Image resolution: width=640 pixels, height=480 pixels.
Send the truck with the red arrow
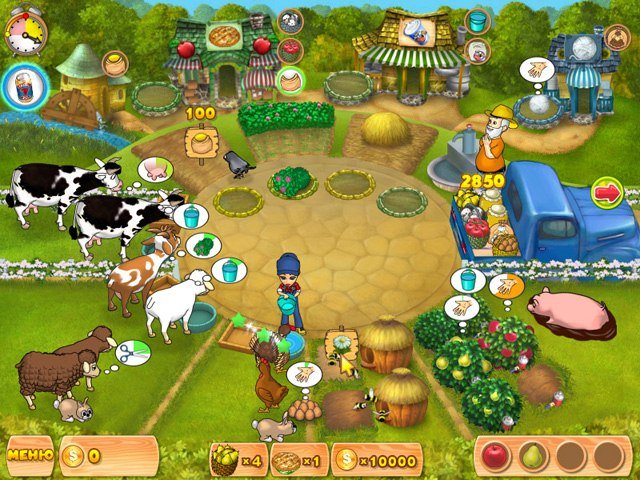[606, 191]
